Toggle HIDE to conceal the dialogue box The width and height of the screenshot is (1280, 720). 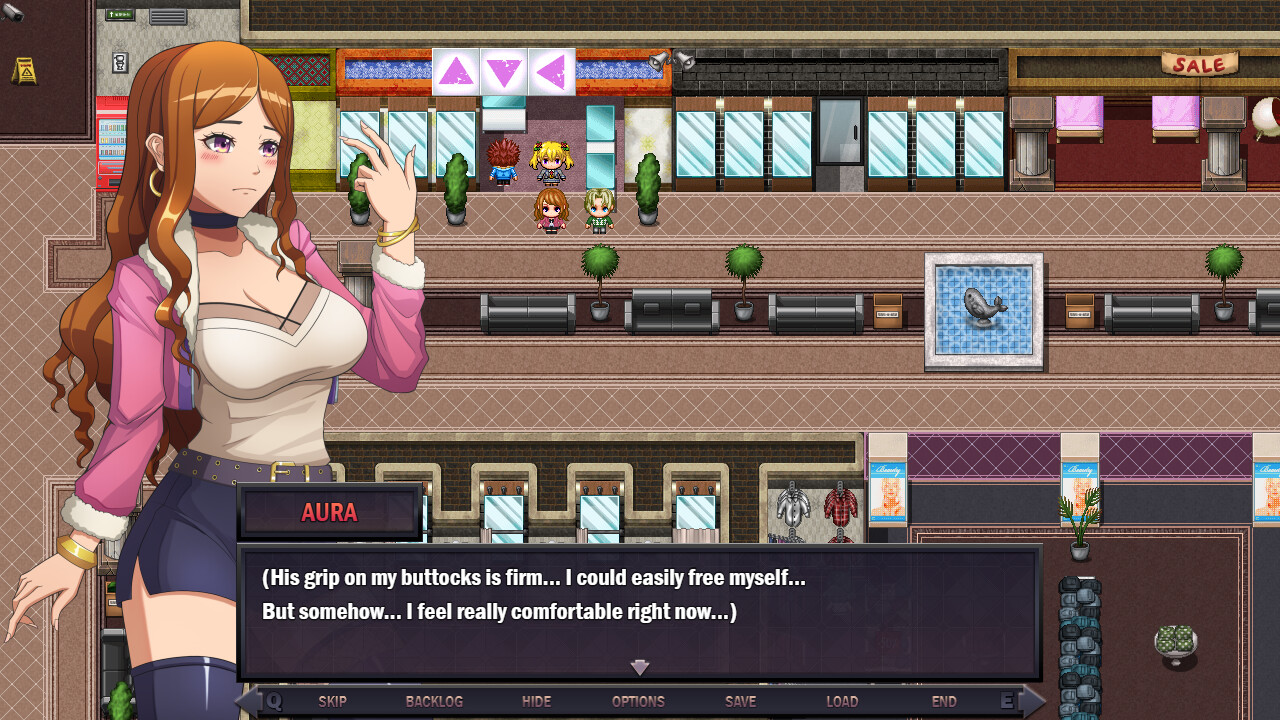pos(536,701)
